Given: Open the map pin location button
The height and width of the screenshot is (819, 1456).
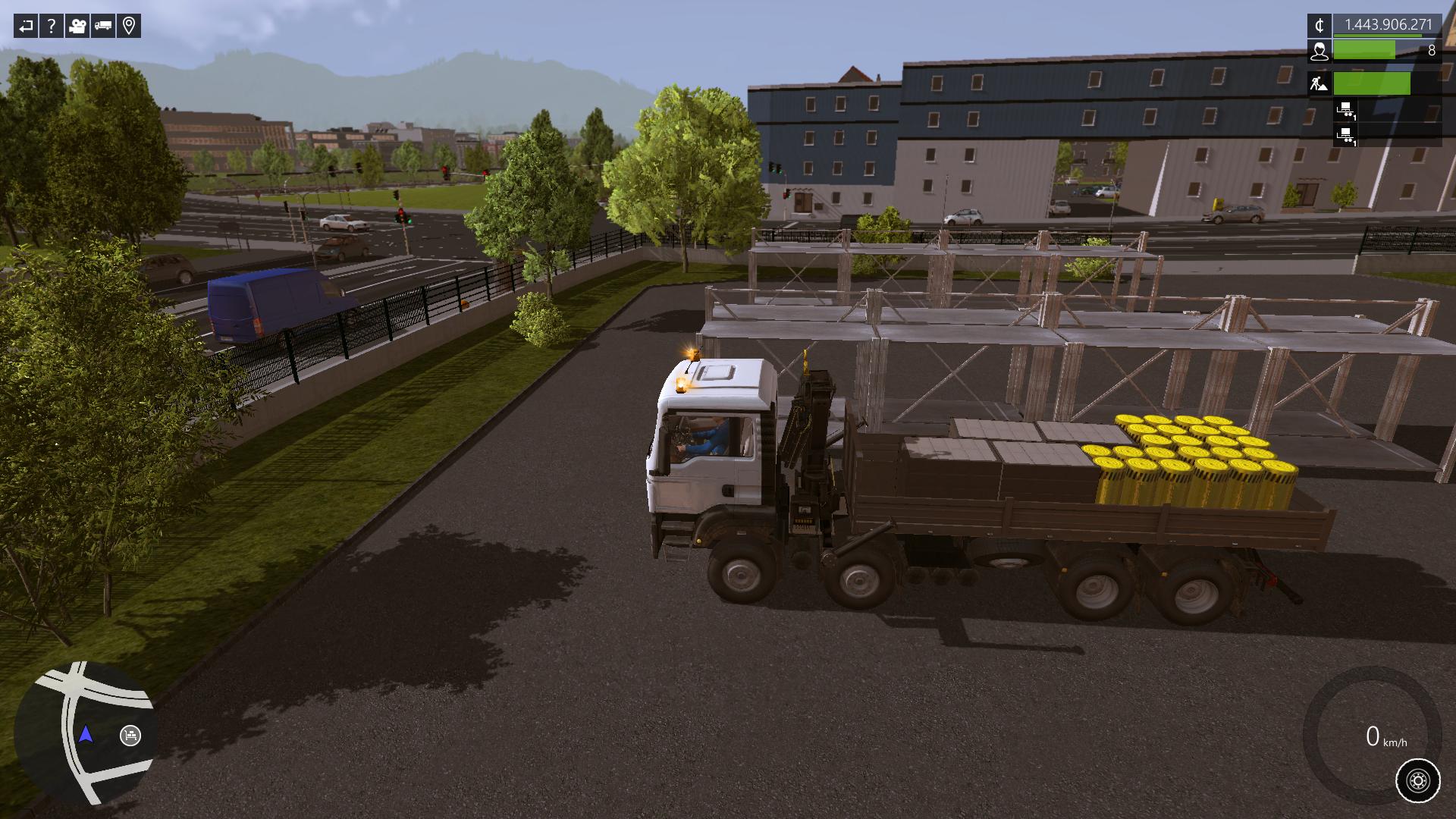Looking at the screenshot, I should tap(129, 27).
